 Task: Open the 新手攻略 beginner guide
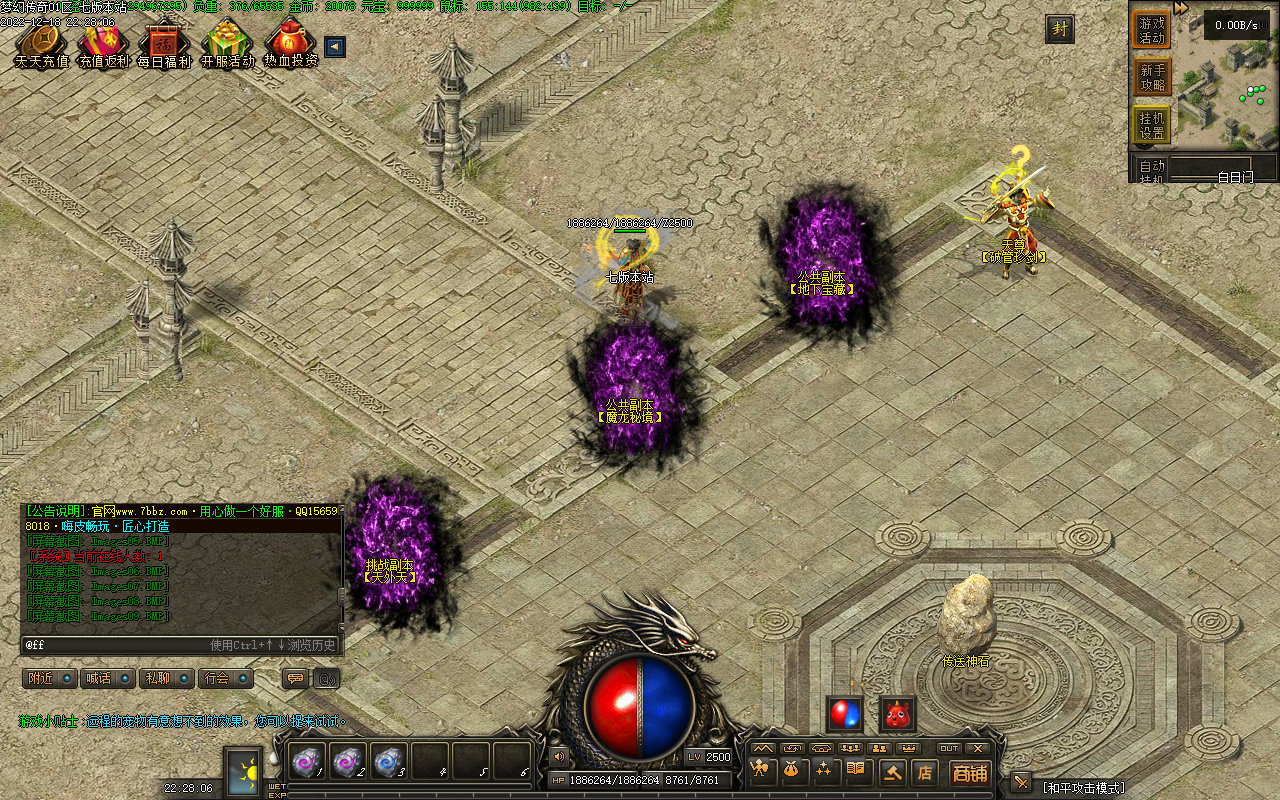tap(1152, 78)
